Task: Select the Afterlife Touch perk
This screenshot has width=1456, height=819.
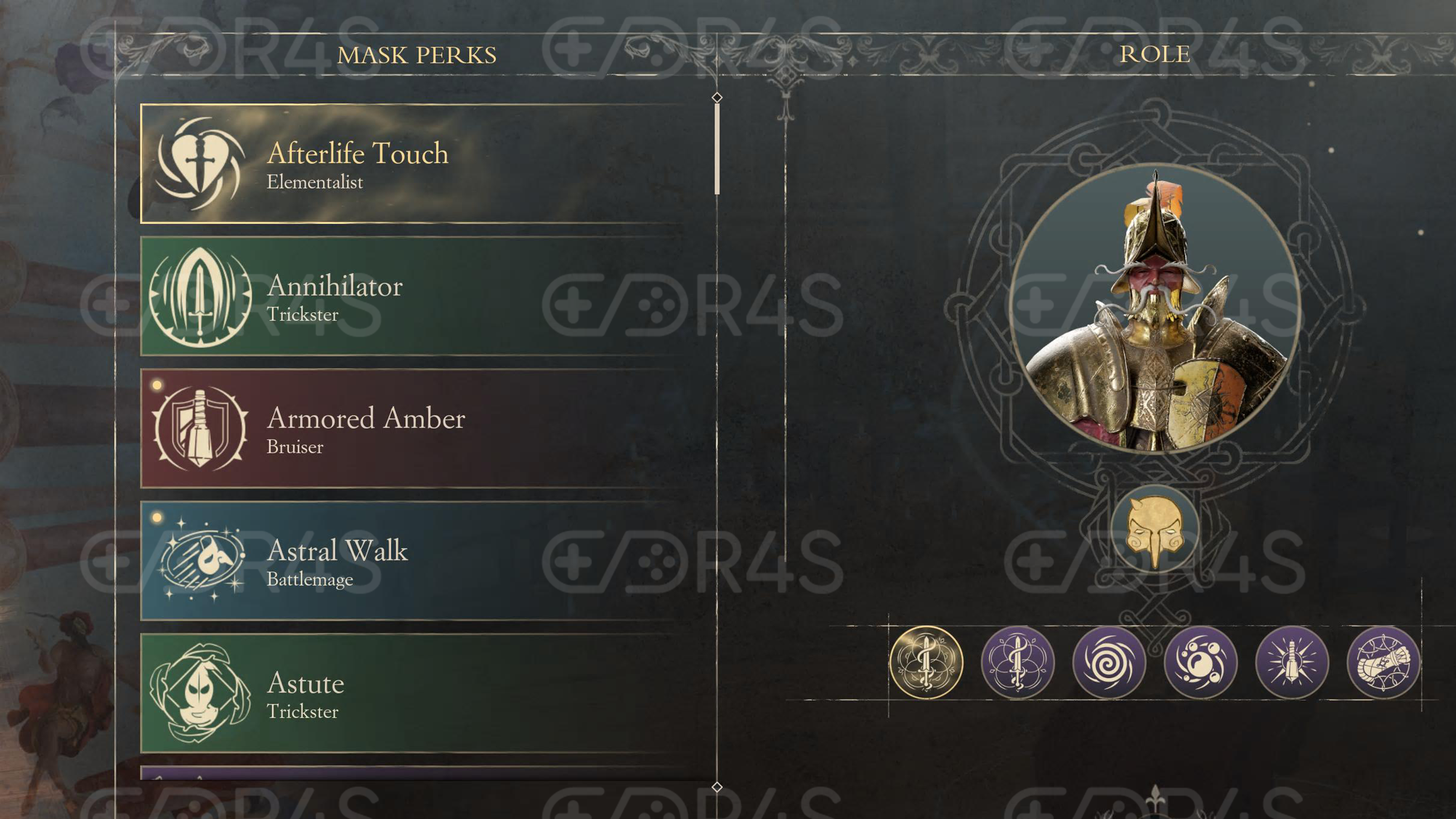Action: pos(413,164)
